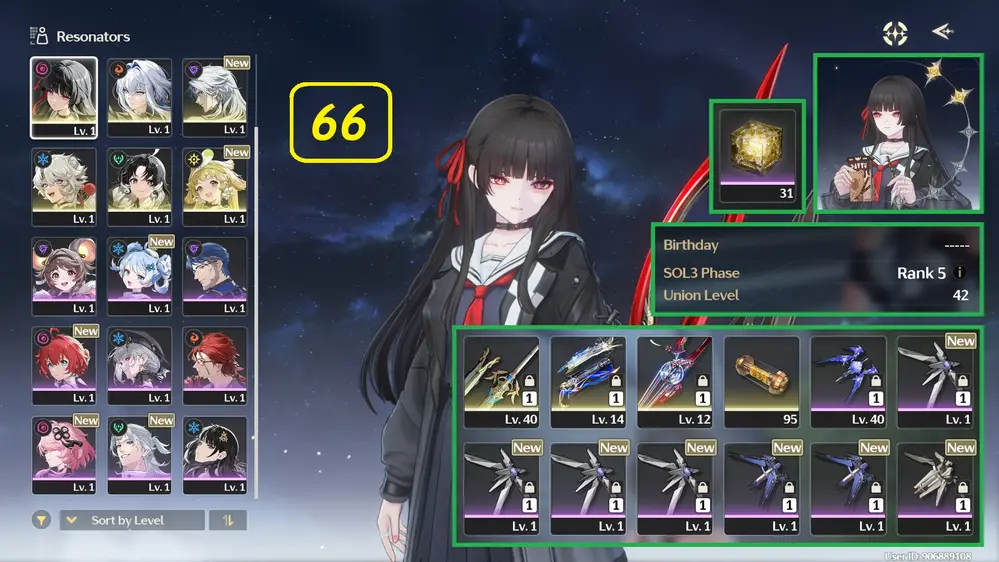Click the yellow filter funnel button

[x=42, y=520]
